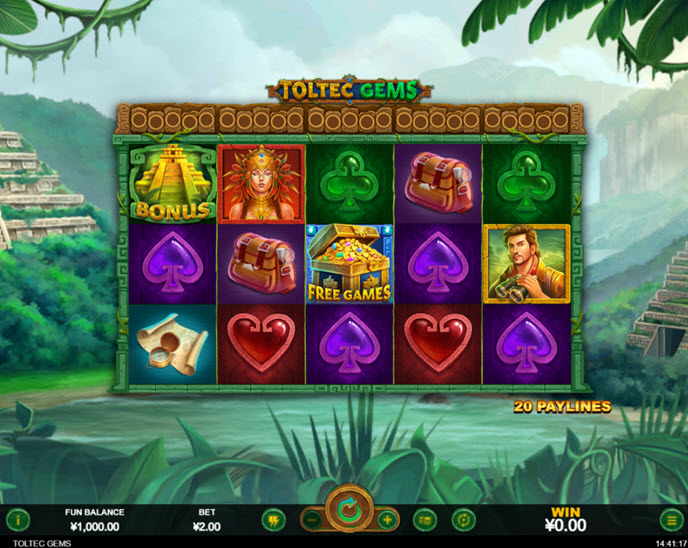Viewport: 688px width, 548px height.
Task: Open the hamburger menu
Action: (670, 520)
